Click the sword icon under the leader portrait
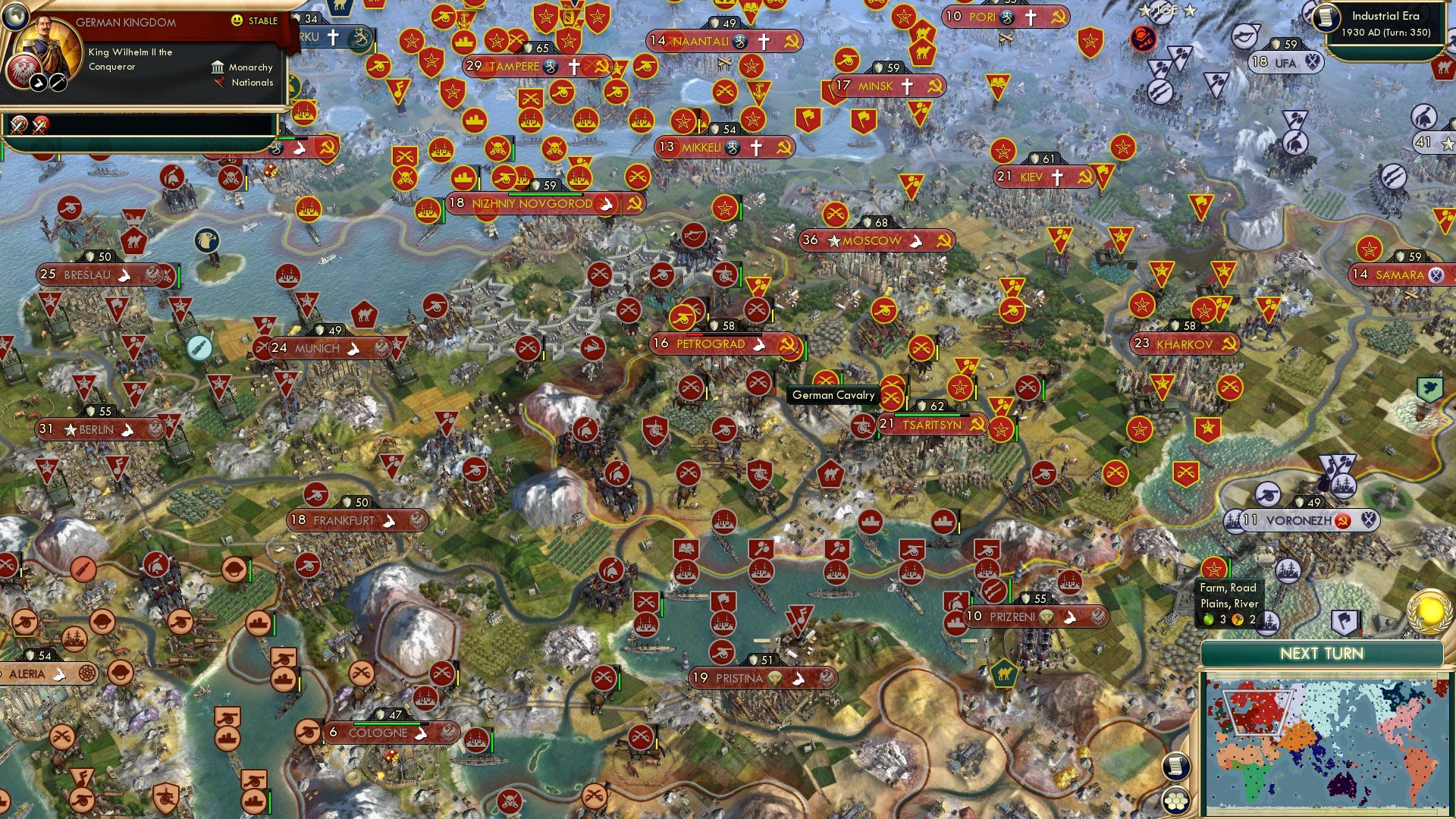1456x819 pixels. pos(58,83)
